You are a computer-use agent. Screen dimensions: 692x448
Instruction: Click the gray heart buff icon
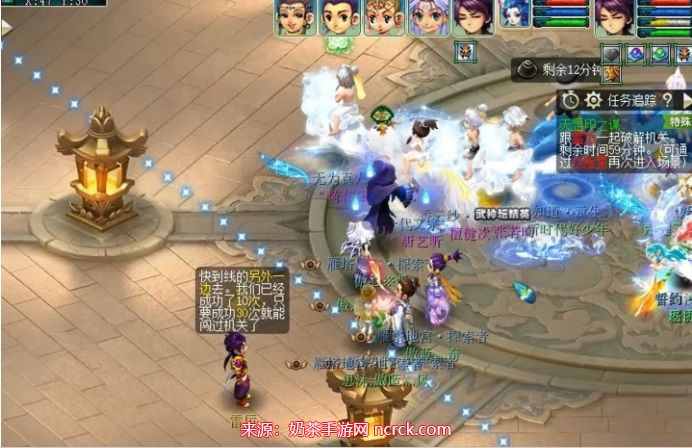click(613, 53)
